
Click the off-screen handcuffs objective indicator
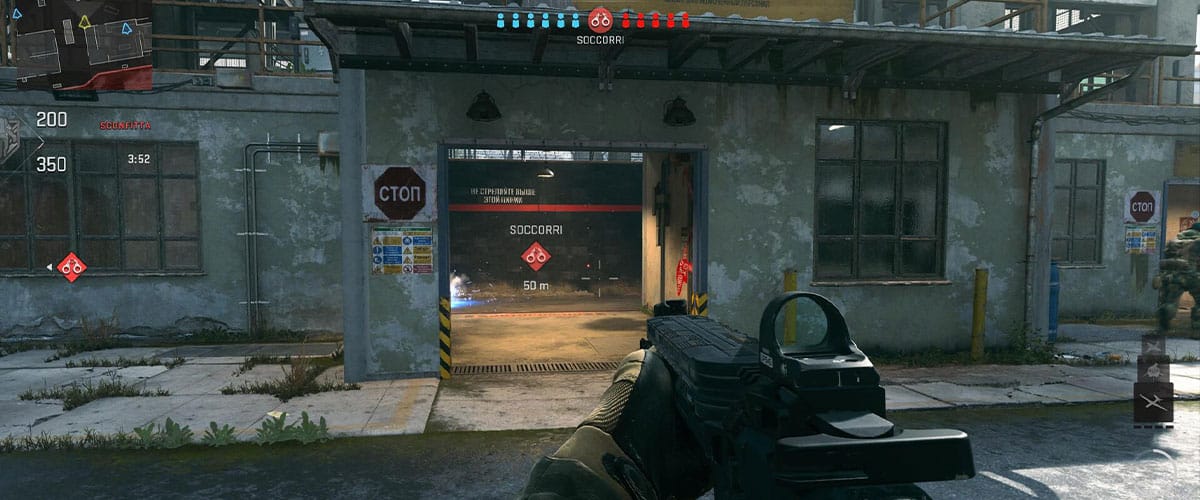pyautogui.click(x=71, y=266)
